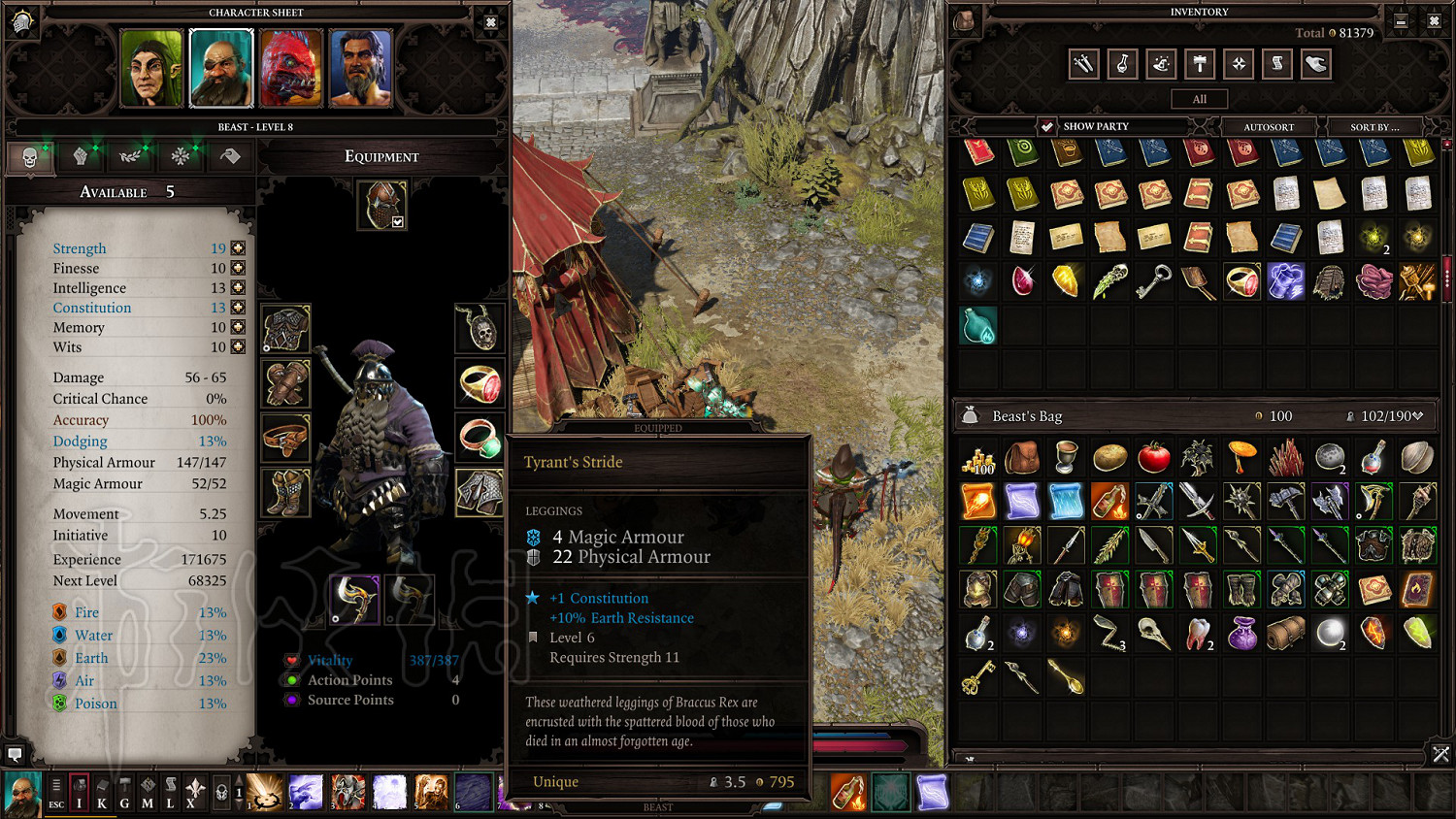This screenshot has height=819, width=1456.
Task: Pick the tomato in Beast's Bag
Action: click(x=1153, y=456)
